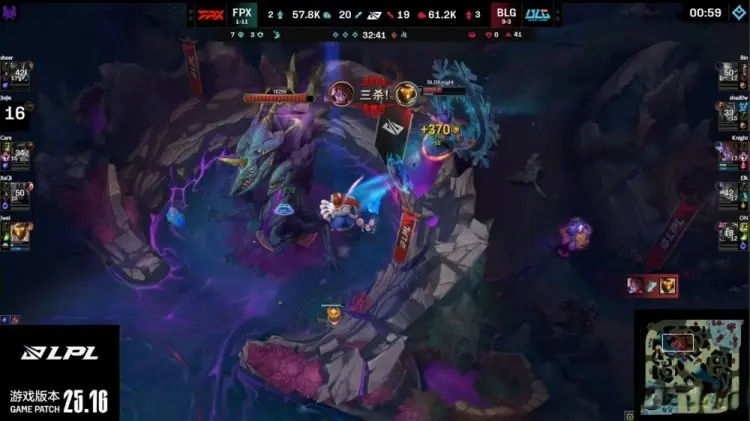Viewport: 750px width, 421px height.
Task: Select player shad0w's portrait card
Action: point(727,115)
